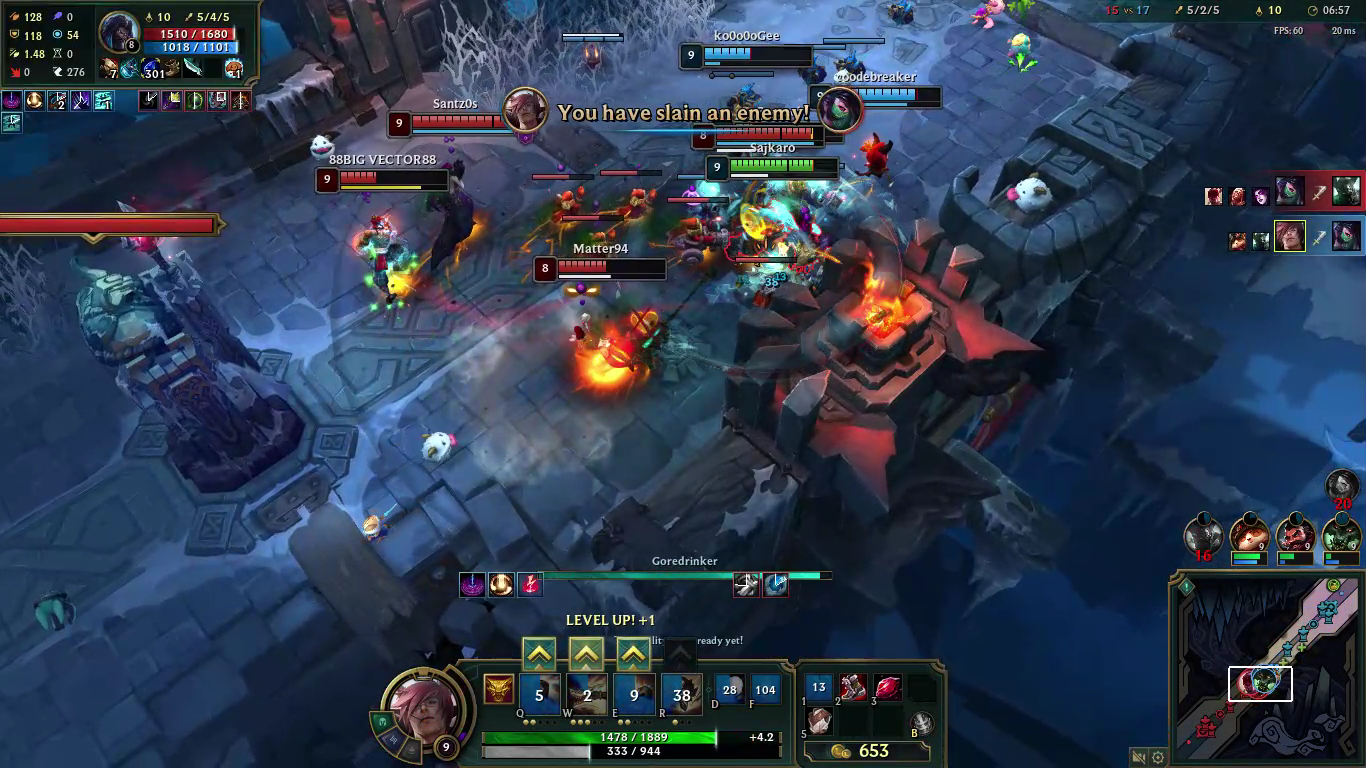Click the boots item in slot 2
The width and height of the screenshot is (1366, 768).
tap(853, 687)
